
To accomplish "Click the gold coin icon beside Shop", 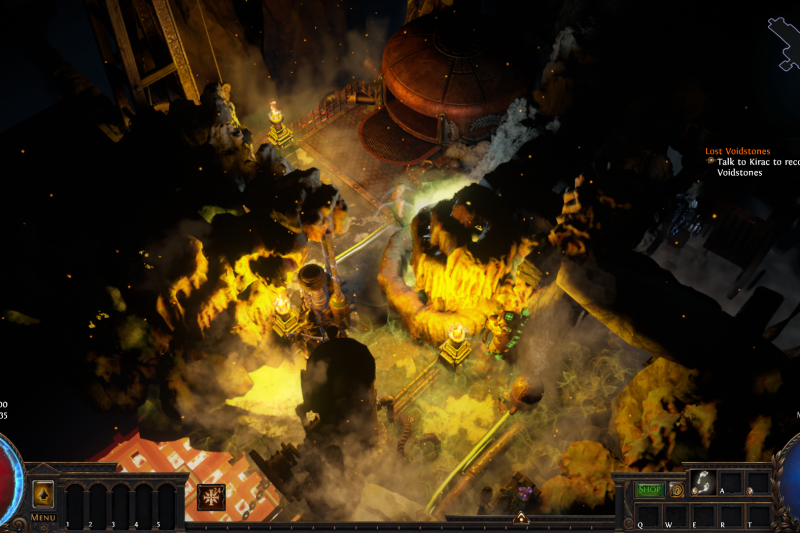I will (677, 489).
